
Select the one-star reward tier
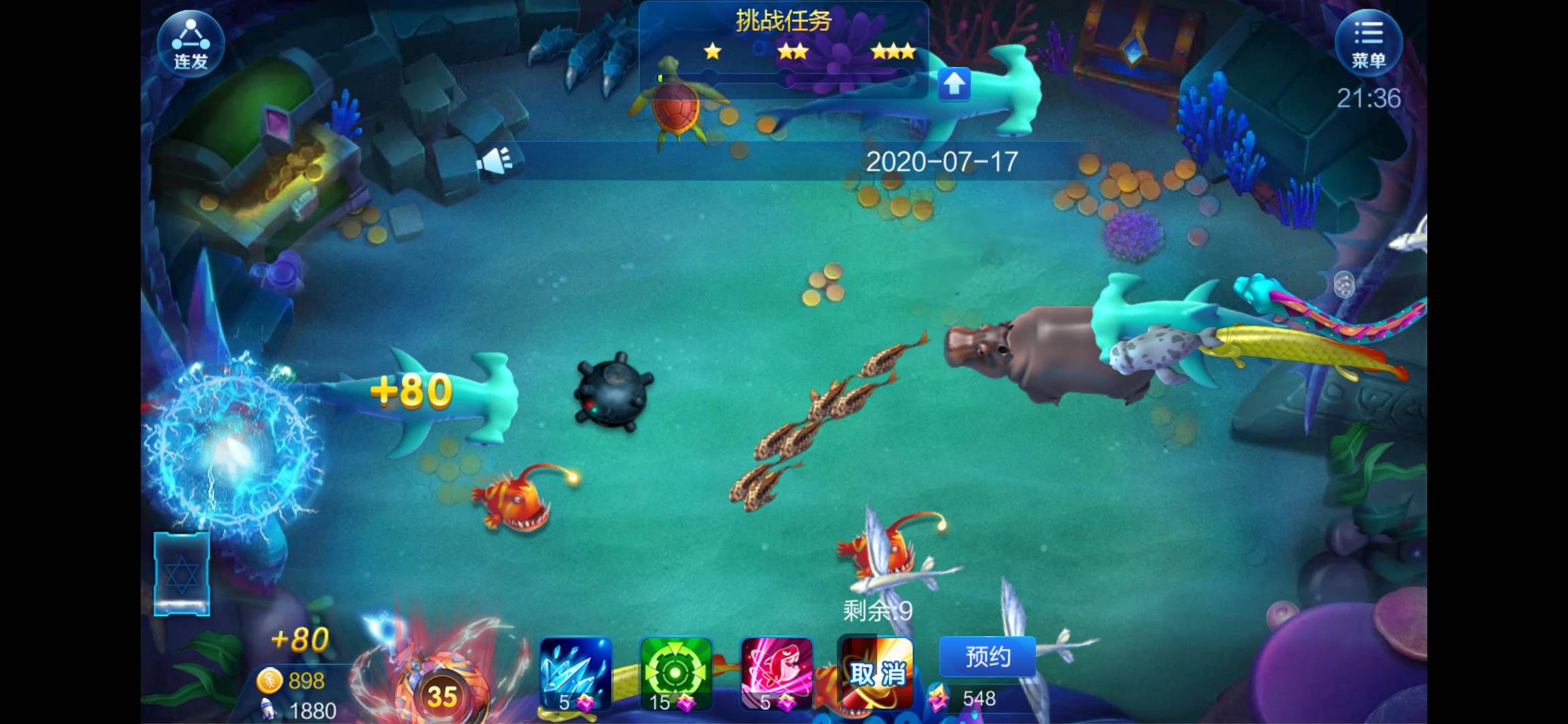coord(712,52)
